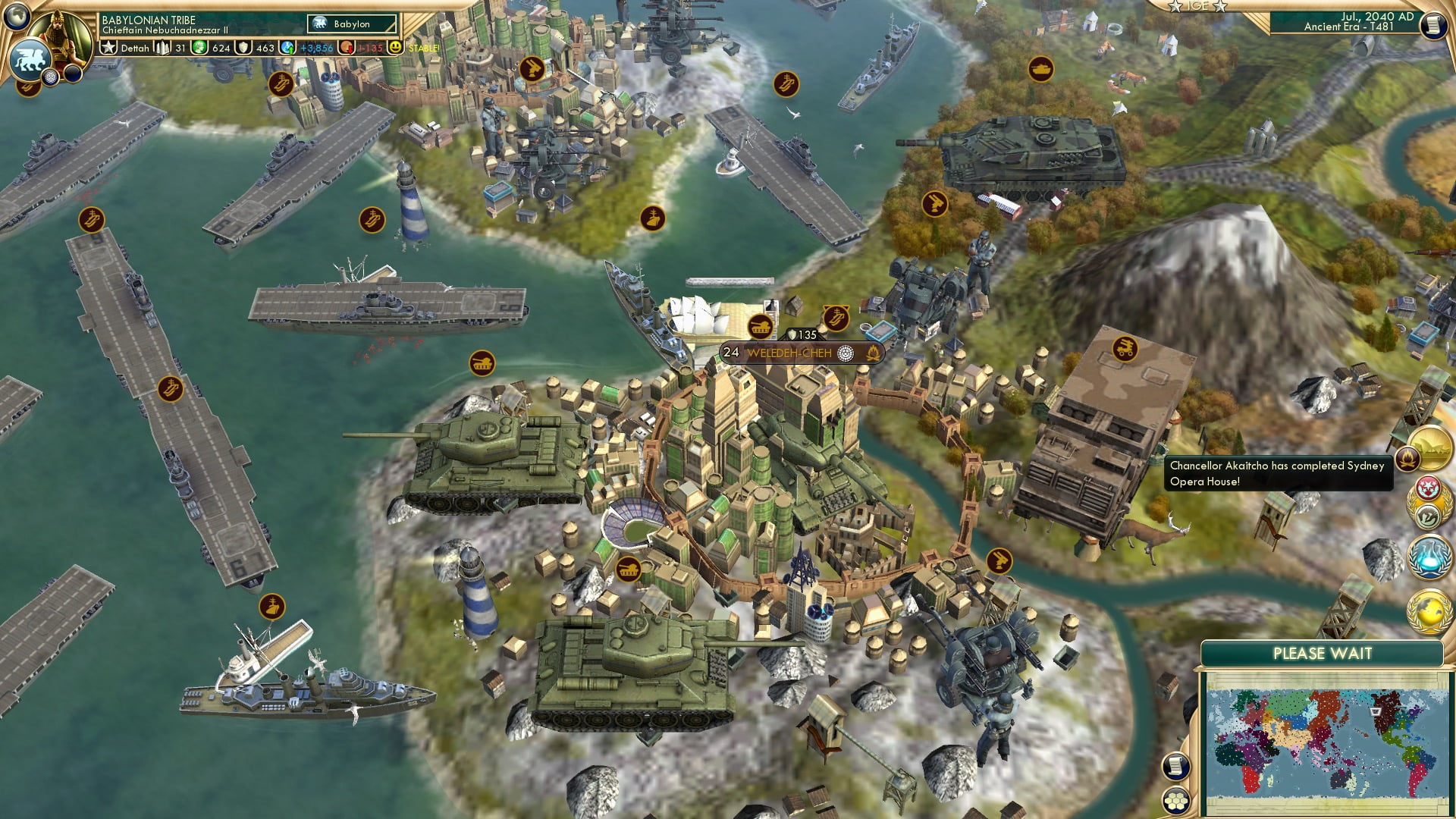Click the culture icon showing -135
The width and height of the screenshot is (1456, 819).
point(346,47)
